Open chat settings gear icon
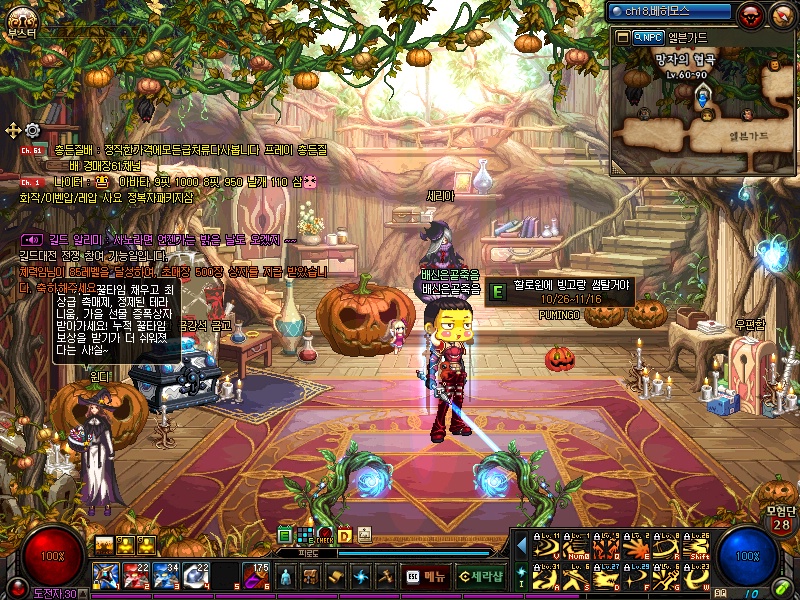This screenshot has height=600, width=800. coord(32,130)
